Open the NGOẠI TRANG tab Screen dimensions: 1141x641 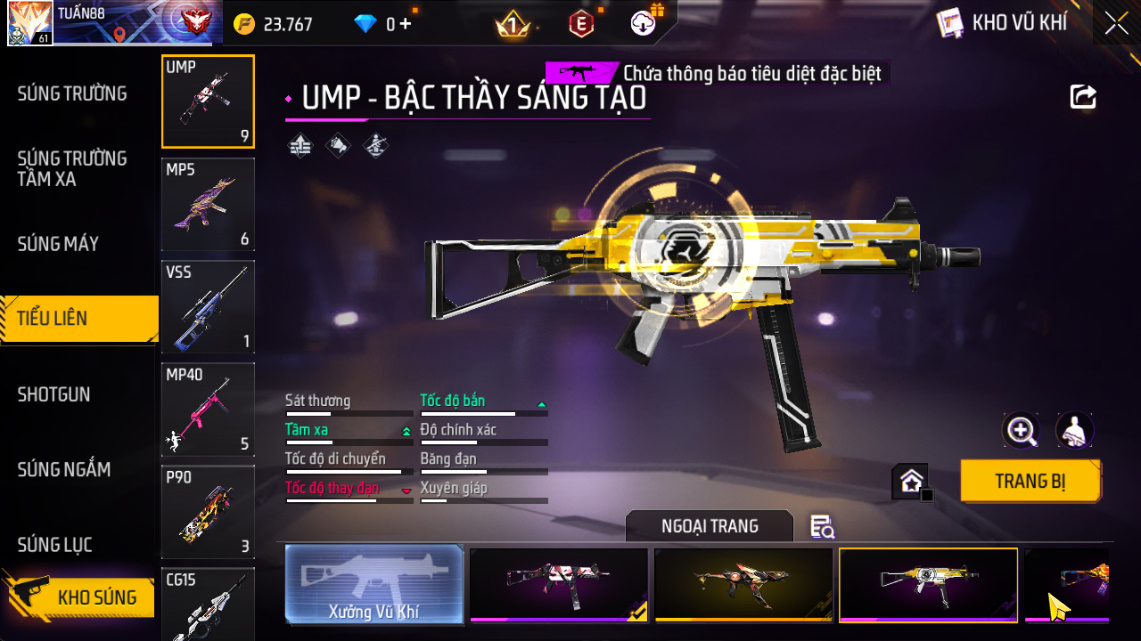[709, 526]
